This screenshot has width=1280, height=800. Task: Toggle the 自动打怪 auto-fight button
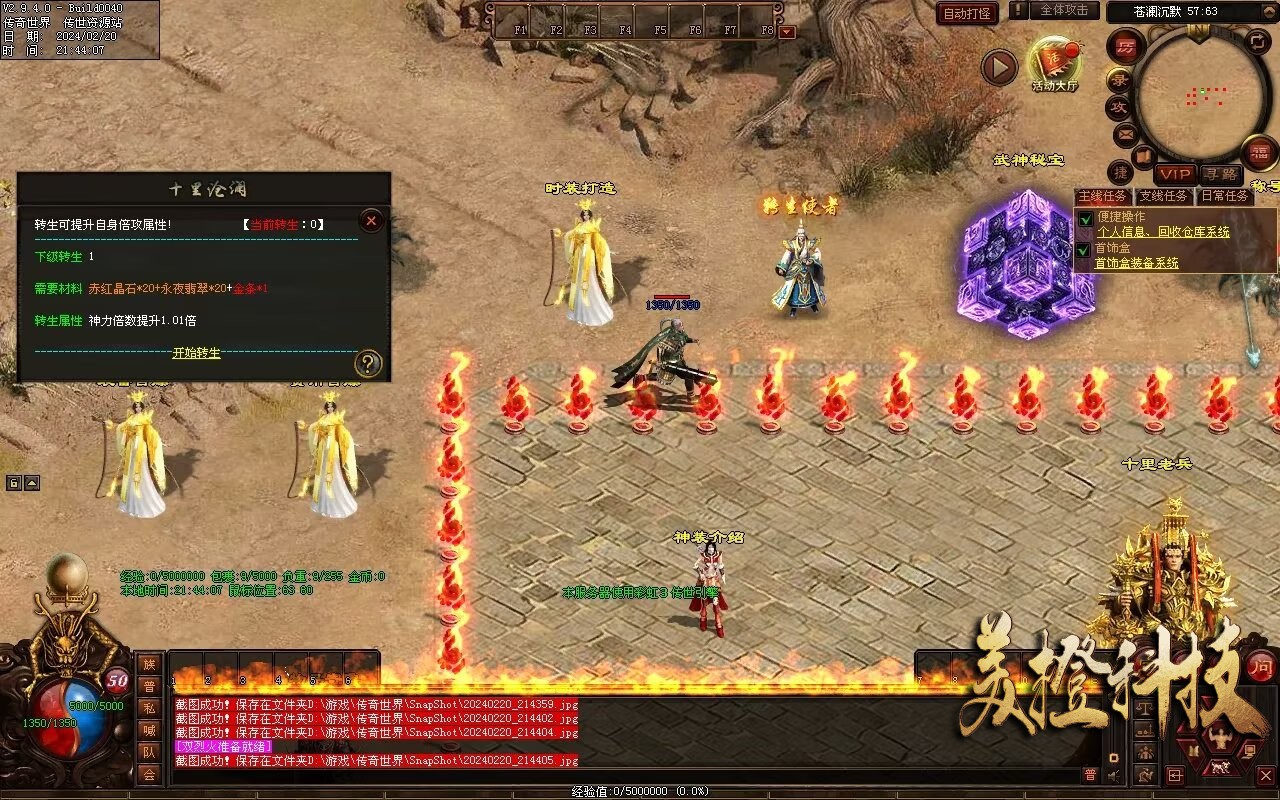[x=967, y=13]
